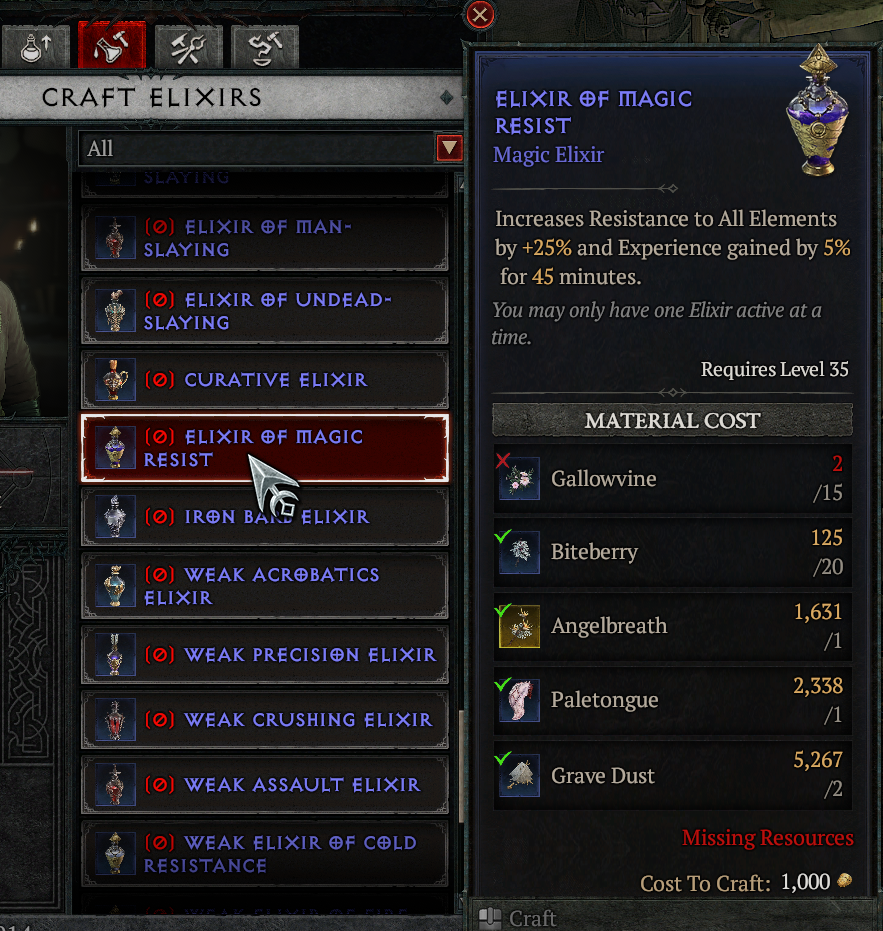The width and height of the screenshot is (883, 931).
Task: Pick the Weak Precision Elixir recipe
Action: (264, 655)
